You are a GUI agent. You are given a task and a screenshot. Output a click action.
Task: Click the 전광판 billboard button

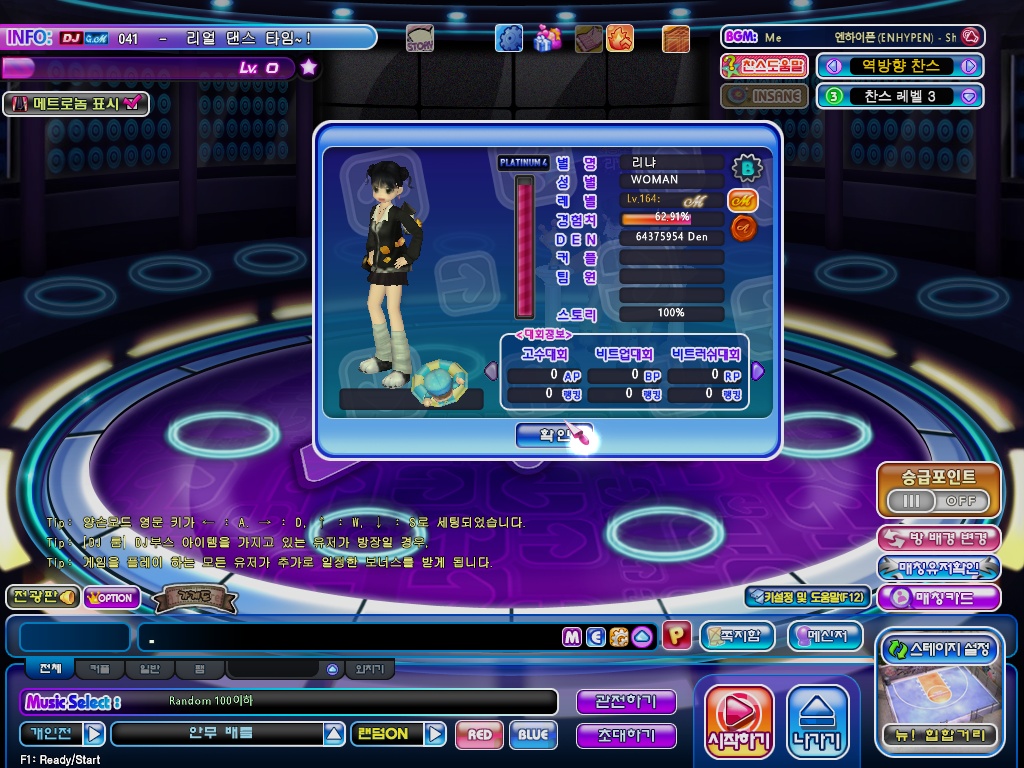pyautogui.click(x=41, y=597)
